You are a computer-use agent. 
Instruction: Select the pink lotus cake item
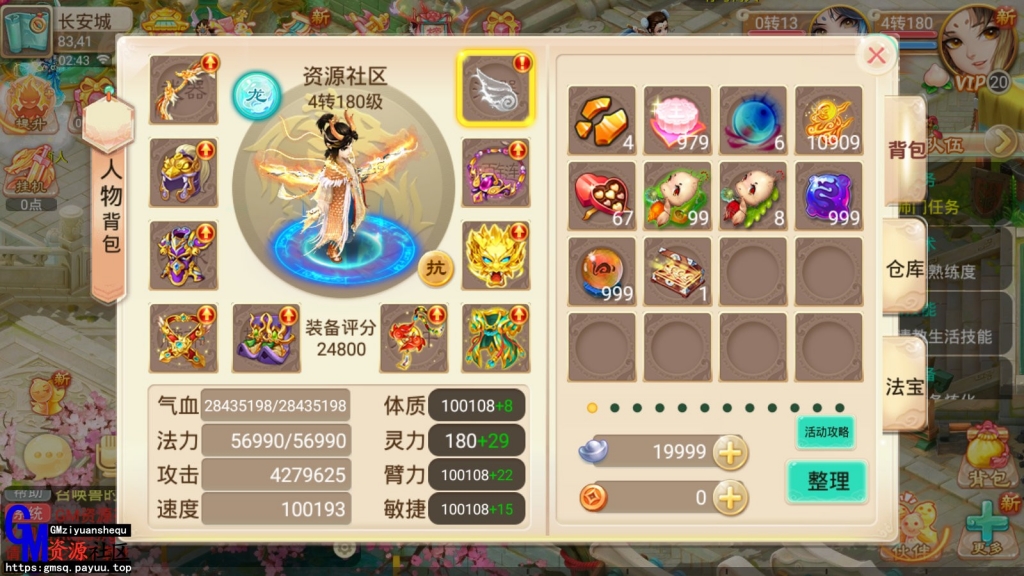[677, 119]
